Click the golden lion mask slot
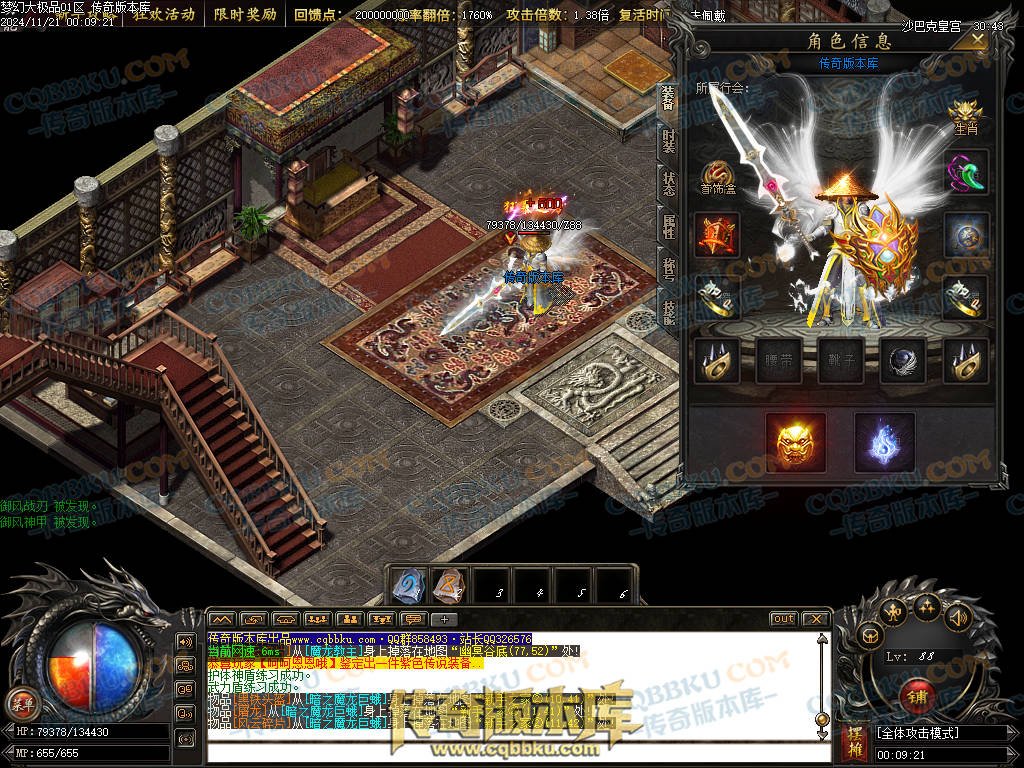1024x768 pixels. (x=795, y=441)
